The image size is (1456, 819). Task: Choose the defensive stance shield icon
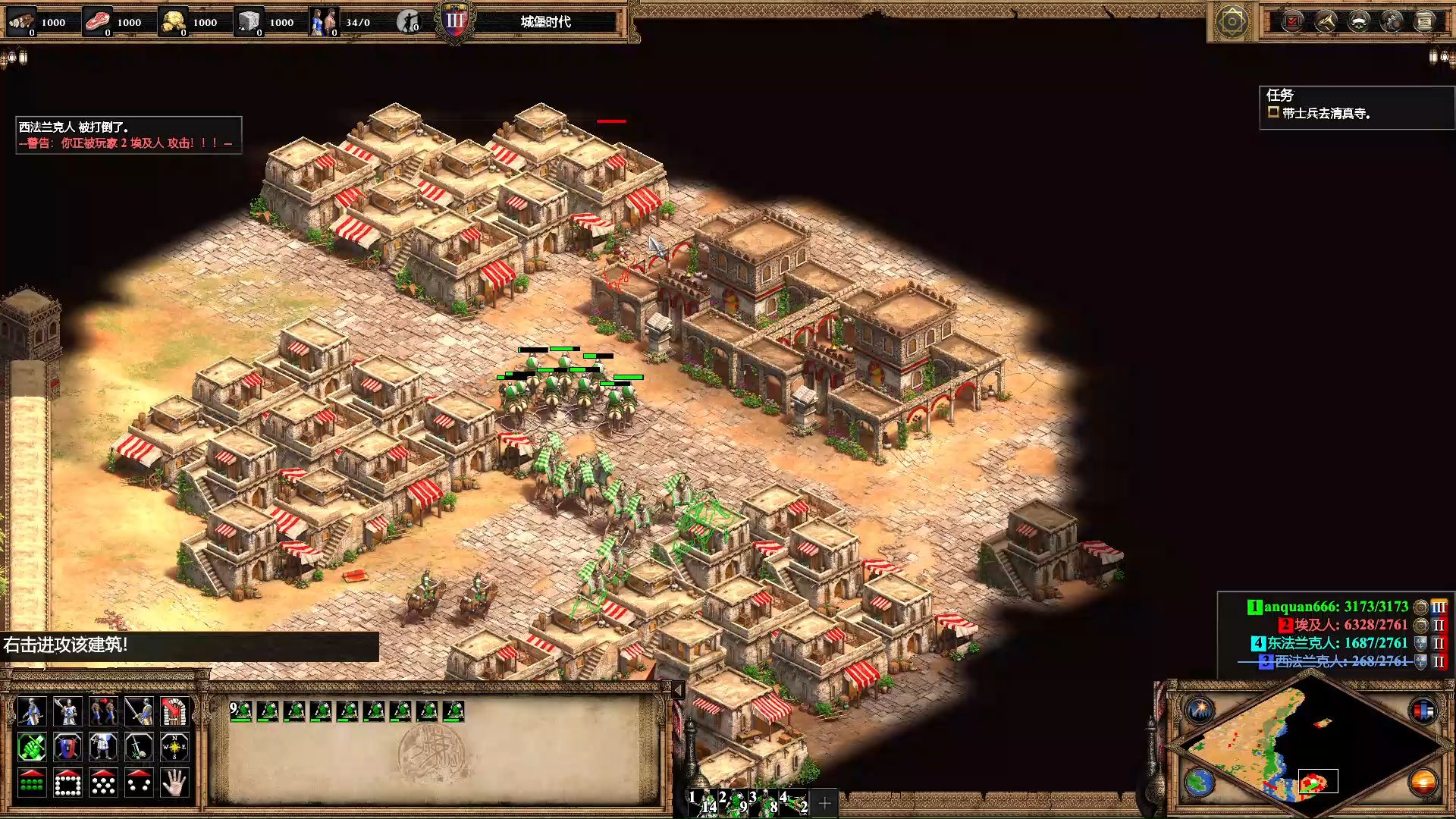coord(67,748)
